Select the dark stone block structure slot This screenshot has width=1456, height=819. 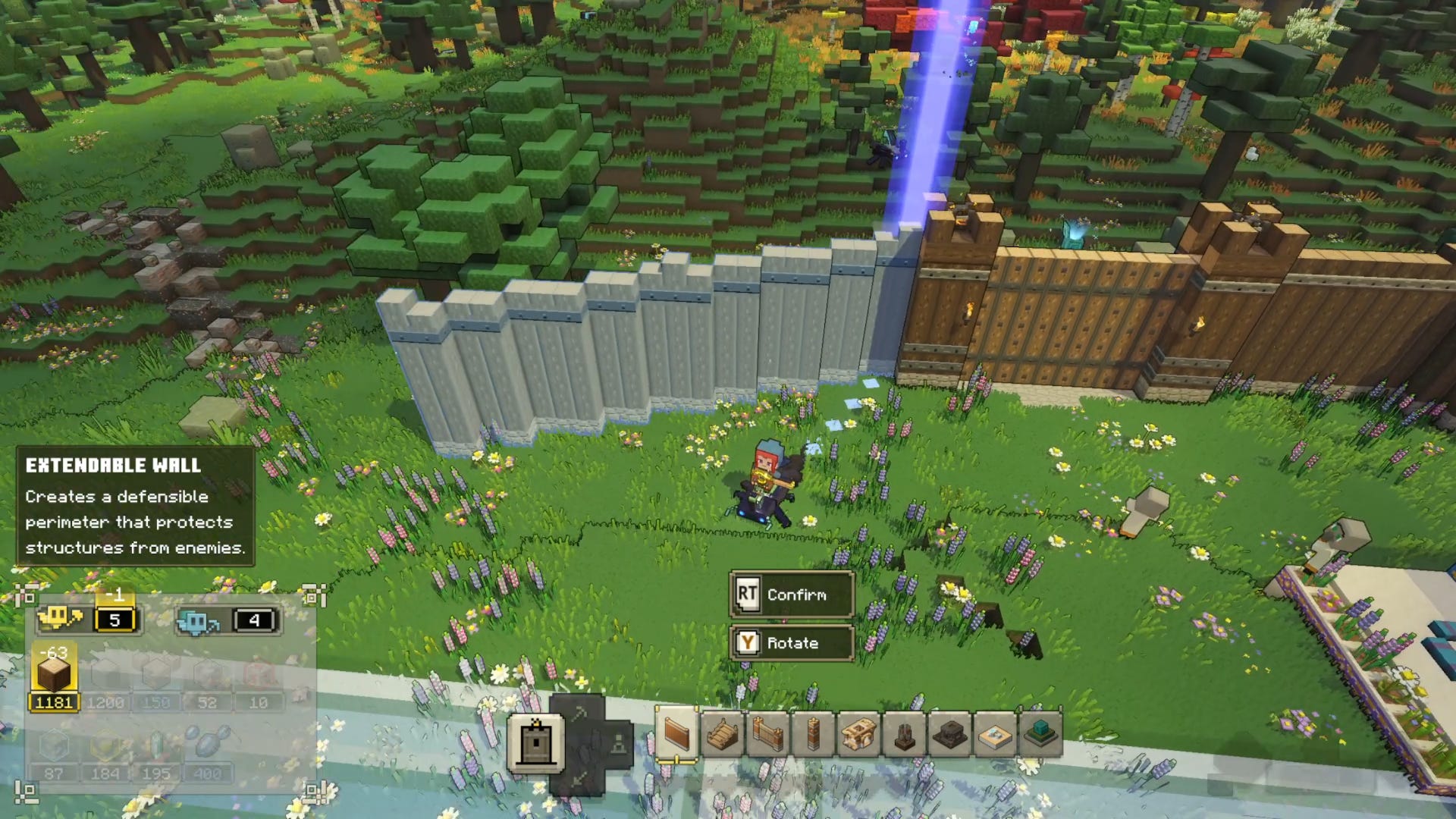pos(949,734)
